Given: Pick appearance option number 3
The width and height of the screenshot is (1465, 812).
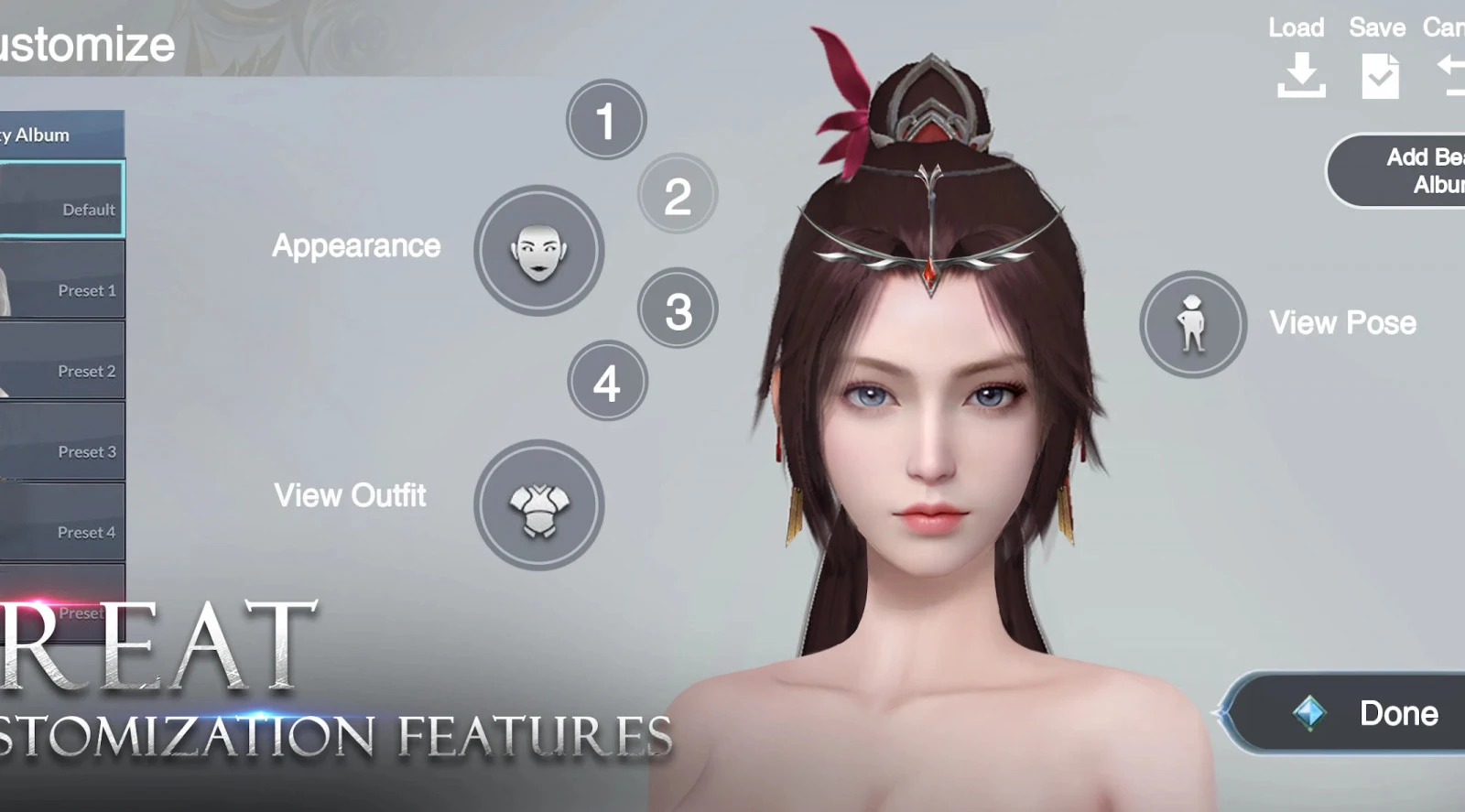Looking at the screenshot, I should coord(678,309).
